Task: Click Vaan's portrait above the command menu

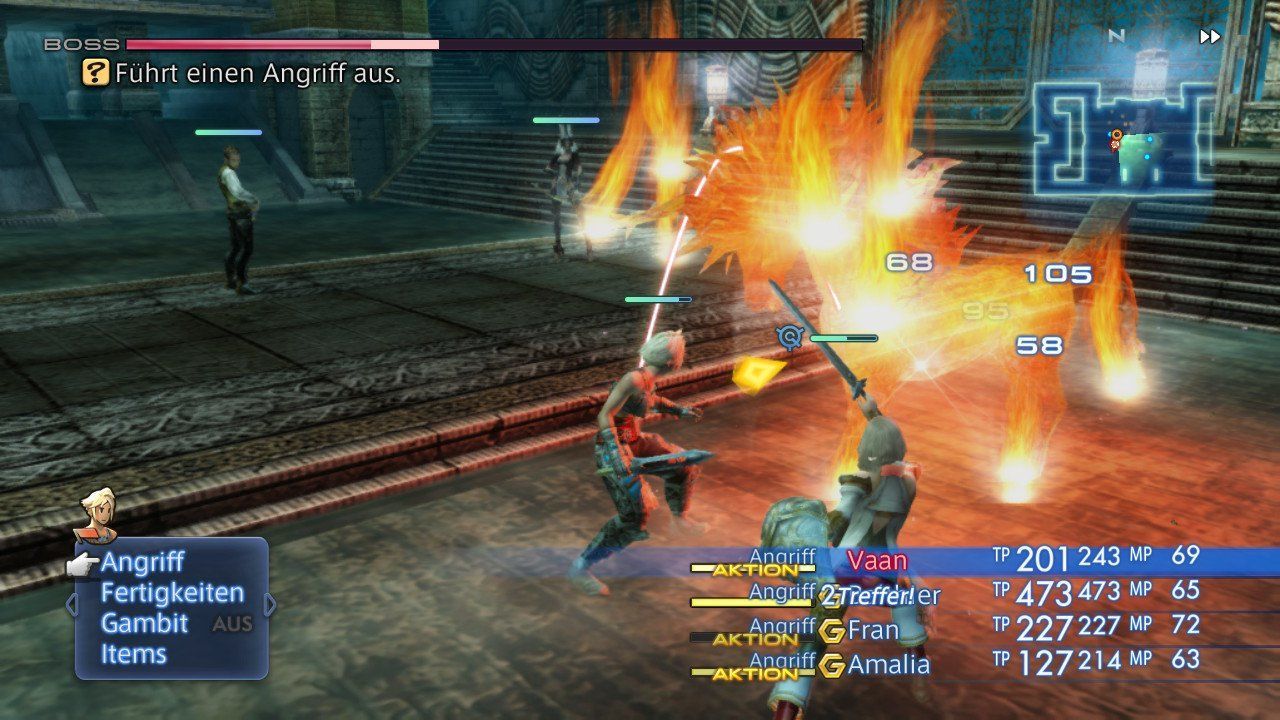Action: (x=98, y=512)
